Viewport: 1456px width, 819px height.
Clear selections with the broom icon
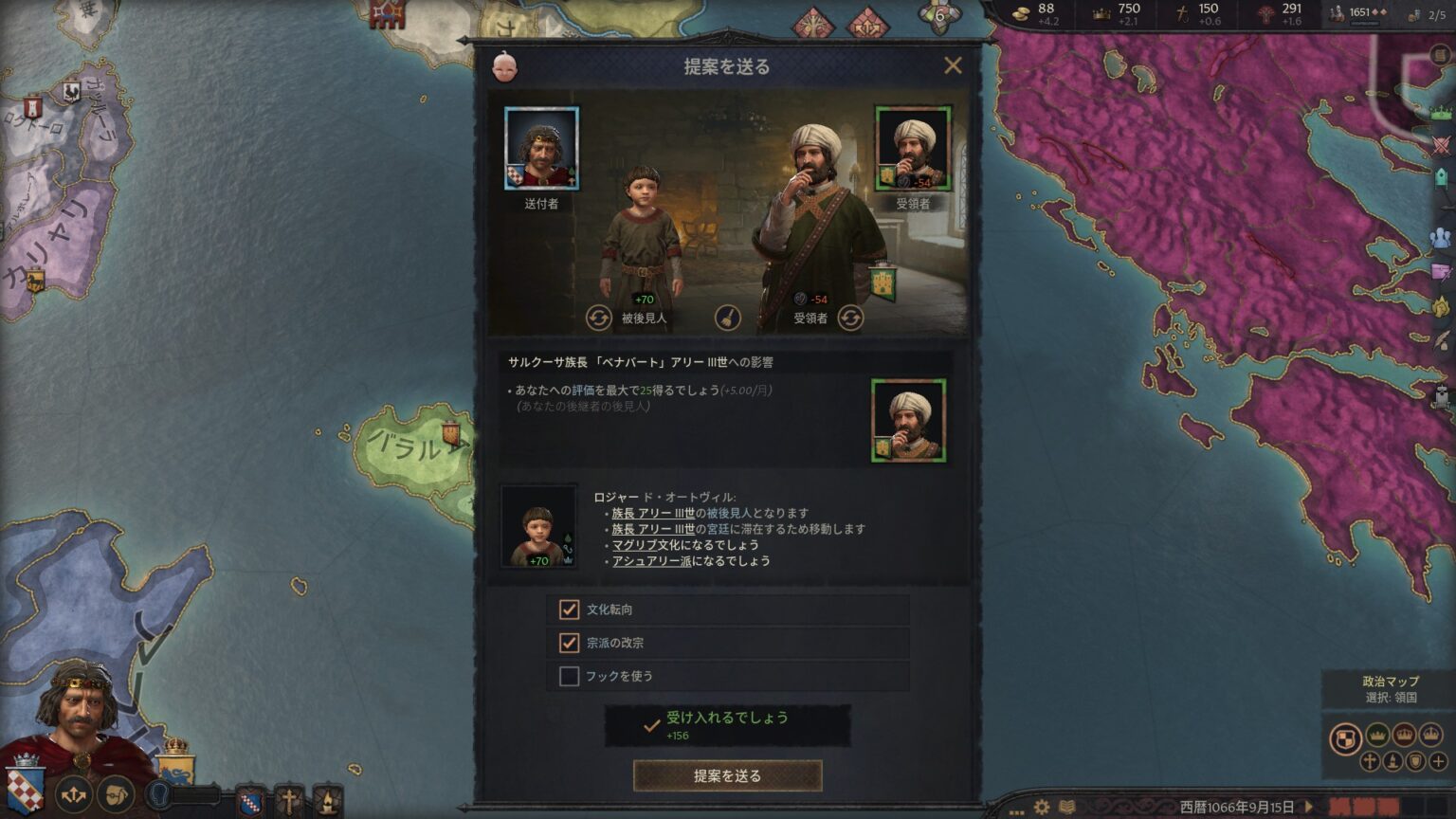pyautogui.click(x=727, y=318)
